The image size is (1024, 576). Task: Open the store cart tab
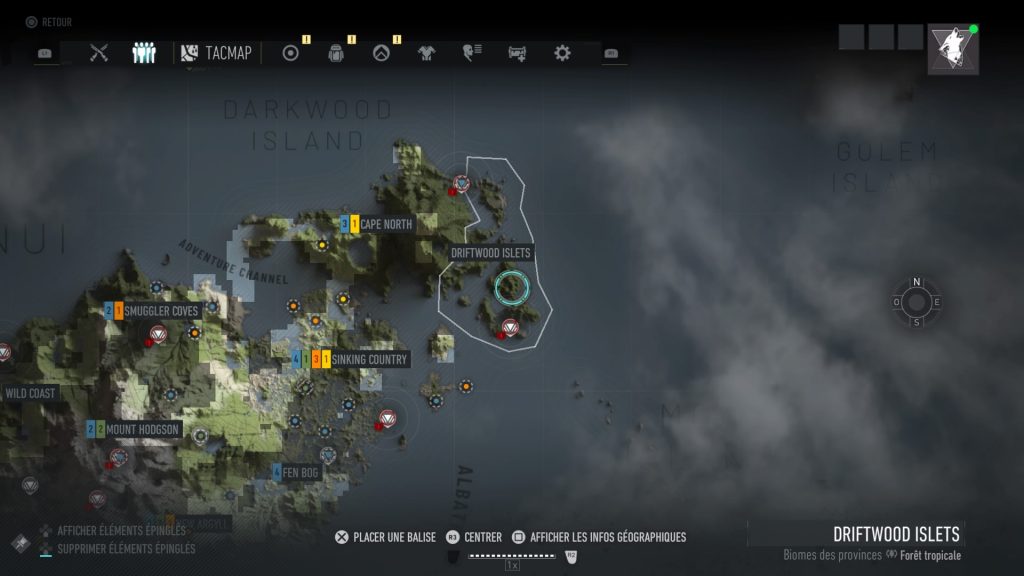(x=517, y=53)
